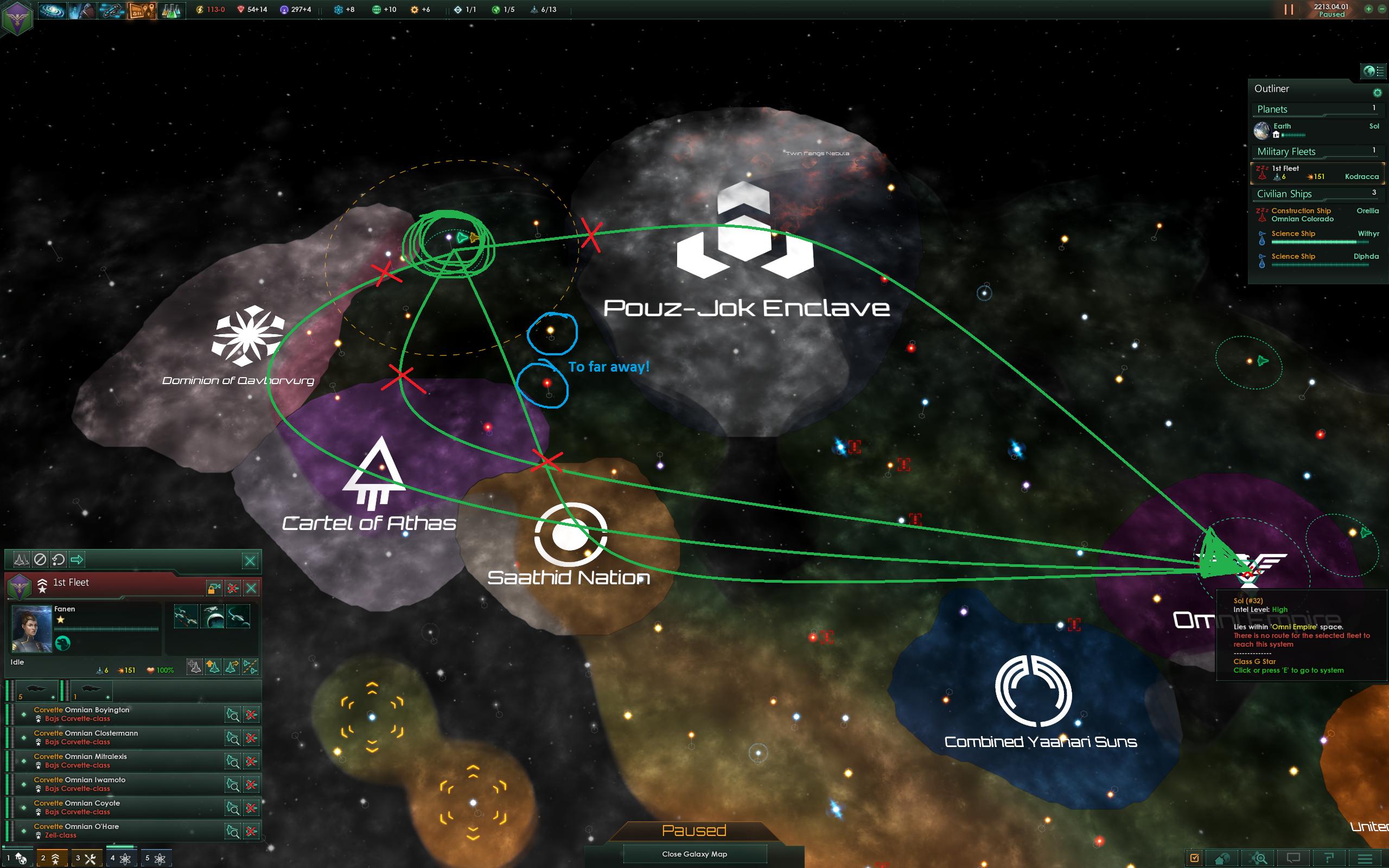View details of Corvette Omnian Mitralexis
Viewport: 1389px width, 868px height.
(x=232, y=762)
